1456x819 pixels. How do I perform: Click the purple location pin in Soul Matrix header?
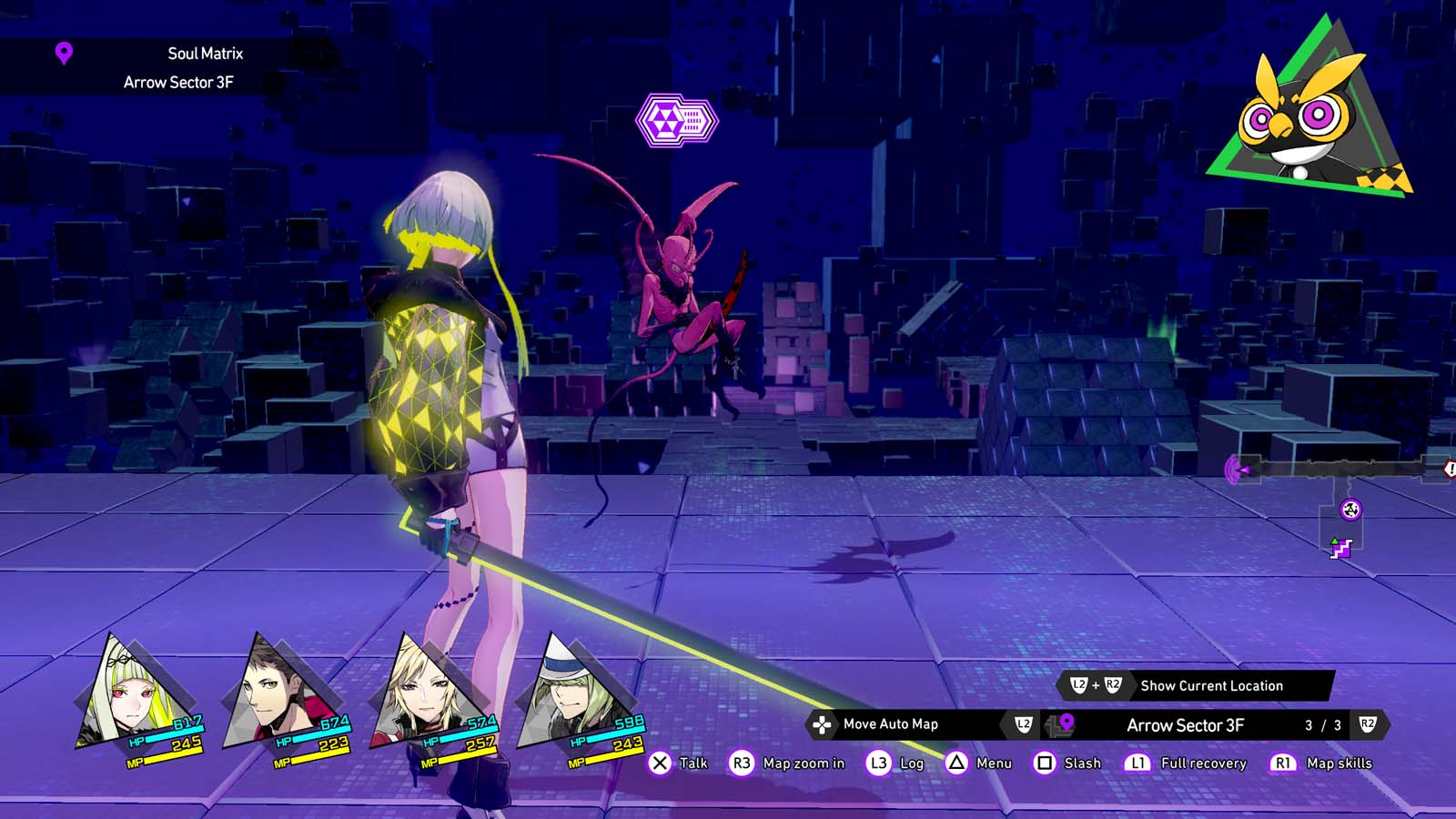pos(62,54)
